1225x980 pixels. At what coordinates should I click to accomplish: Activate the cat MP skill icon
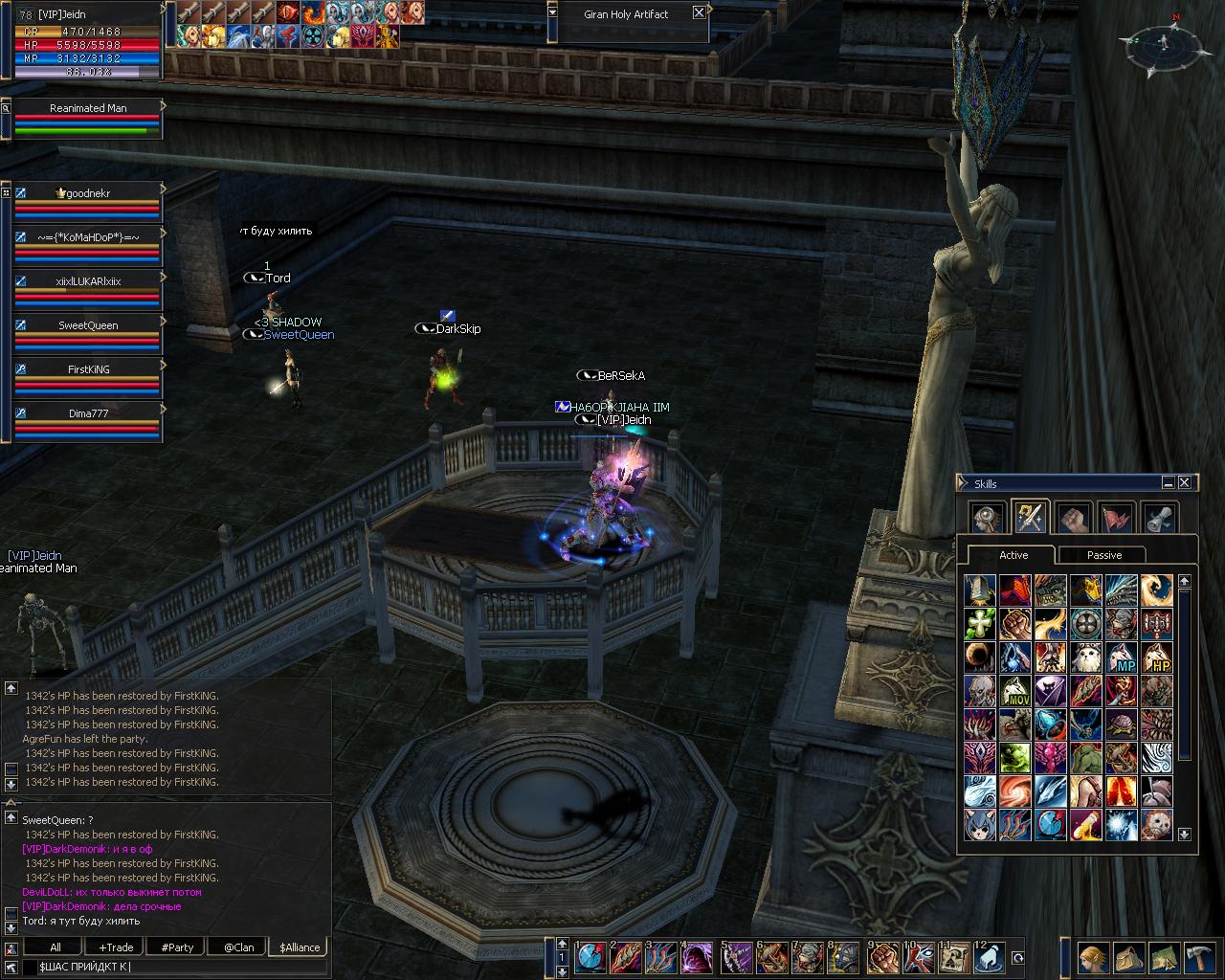tap(1121, 658)
